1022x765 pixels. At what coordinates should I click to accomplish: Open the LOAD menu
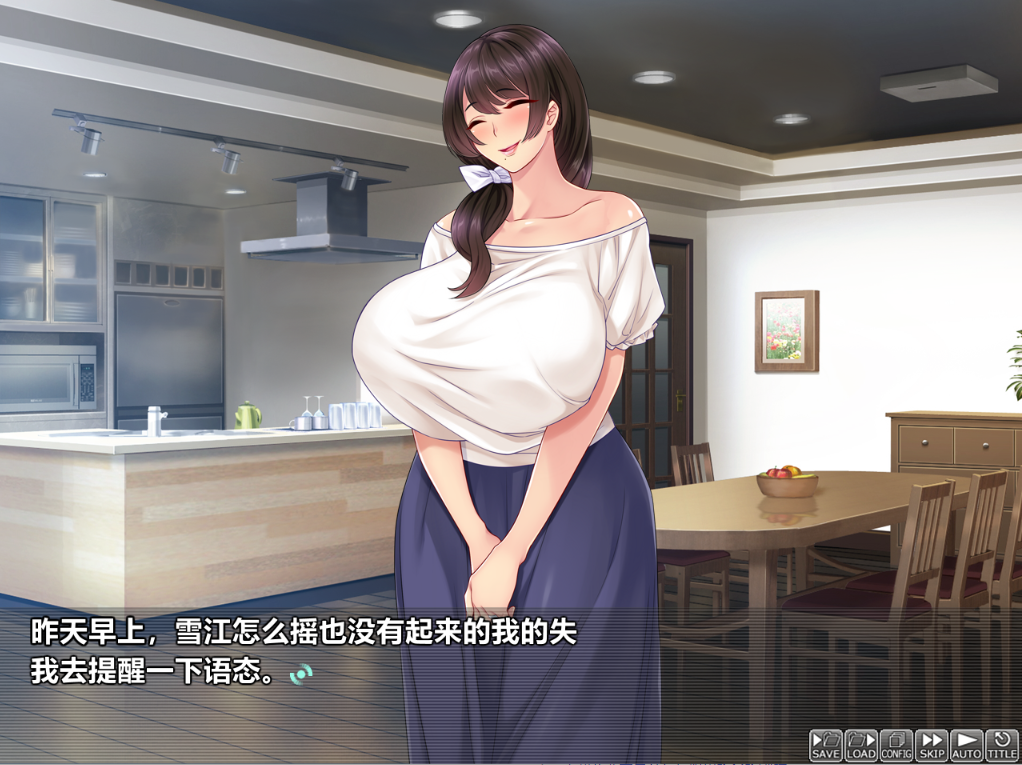coord(861,745)
